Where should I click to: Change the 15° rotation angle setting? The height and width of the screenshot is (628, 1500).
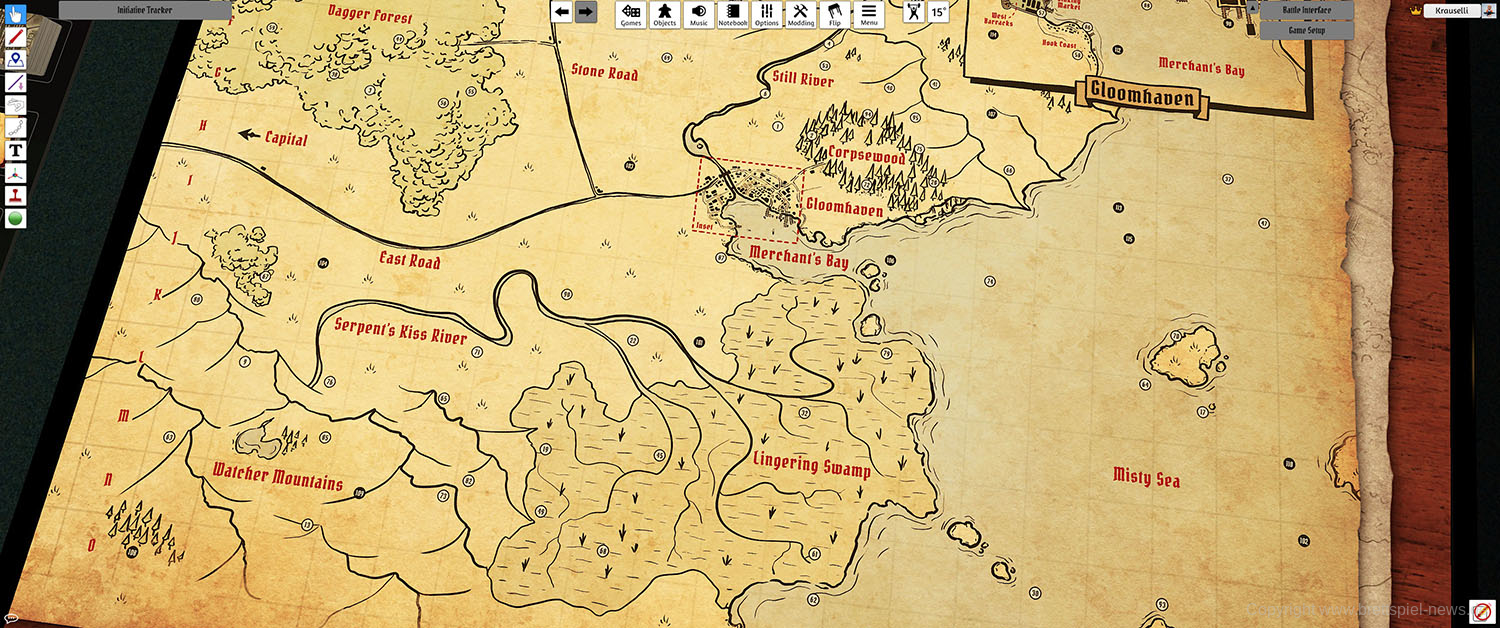(x=938, y=12)
